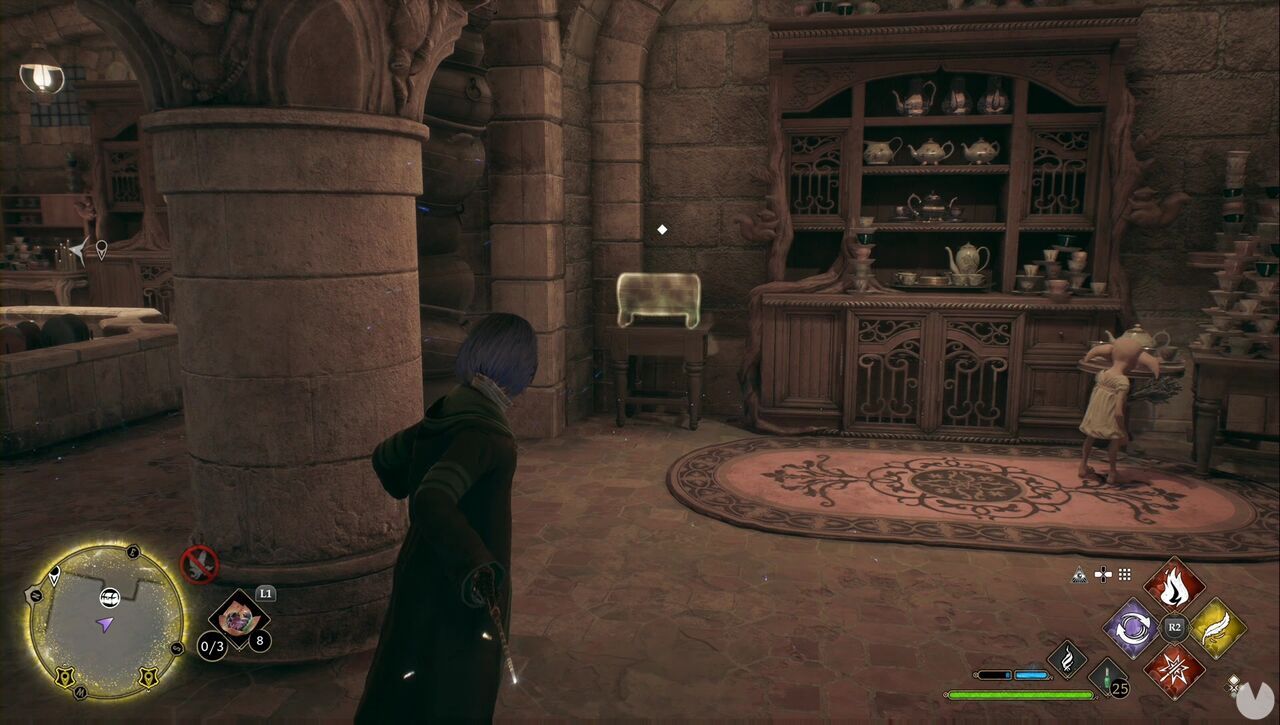1280x725 pixels.
Task: Click the Ancient Magic triangle indicator
Action: click(1079, 575)
